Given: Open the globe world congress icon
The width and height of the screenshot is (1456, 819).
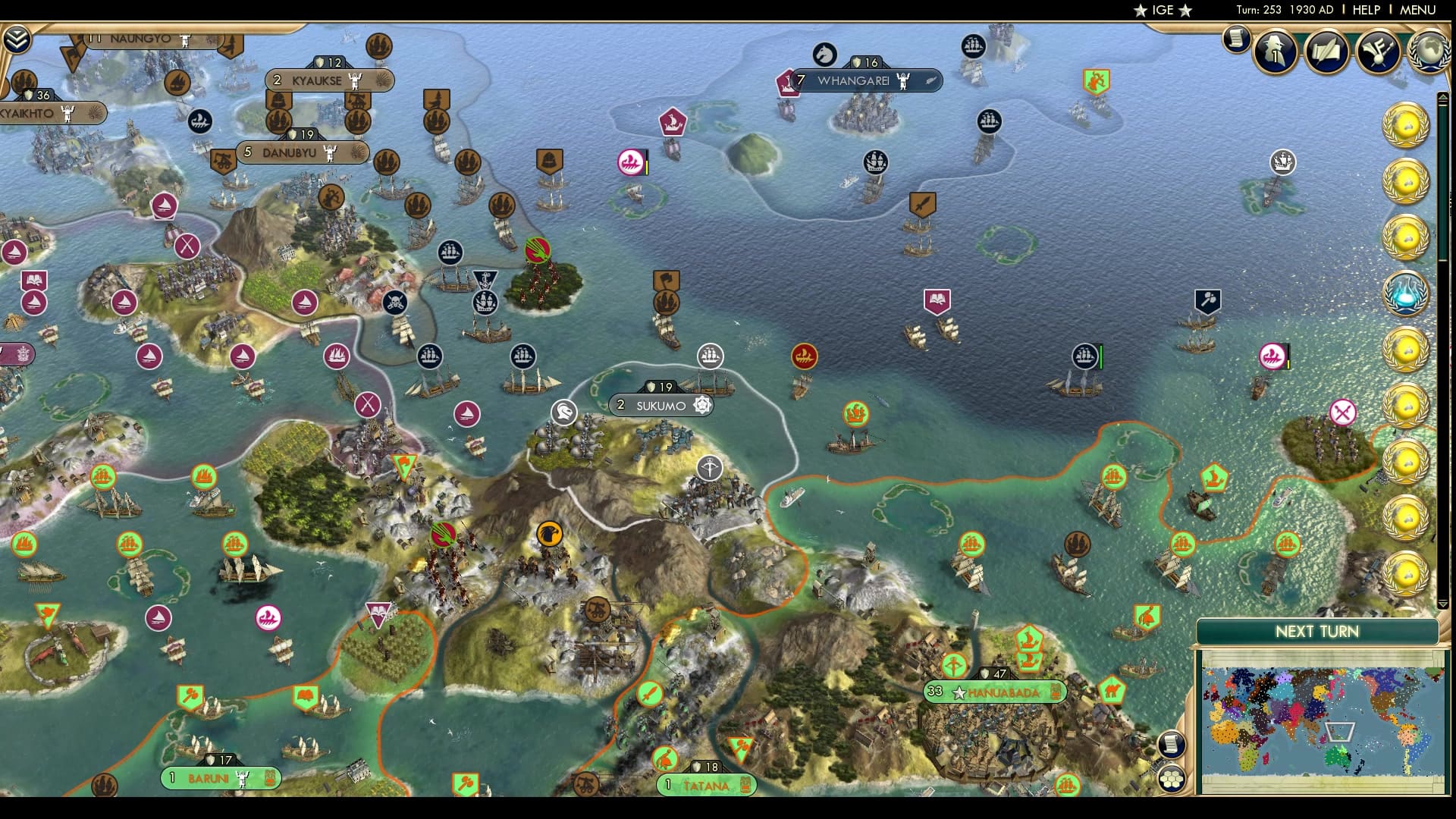Looking at the screenshot, I should point(1429,51).
